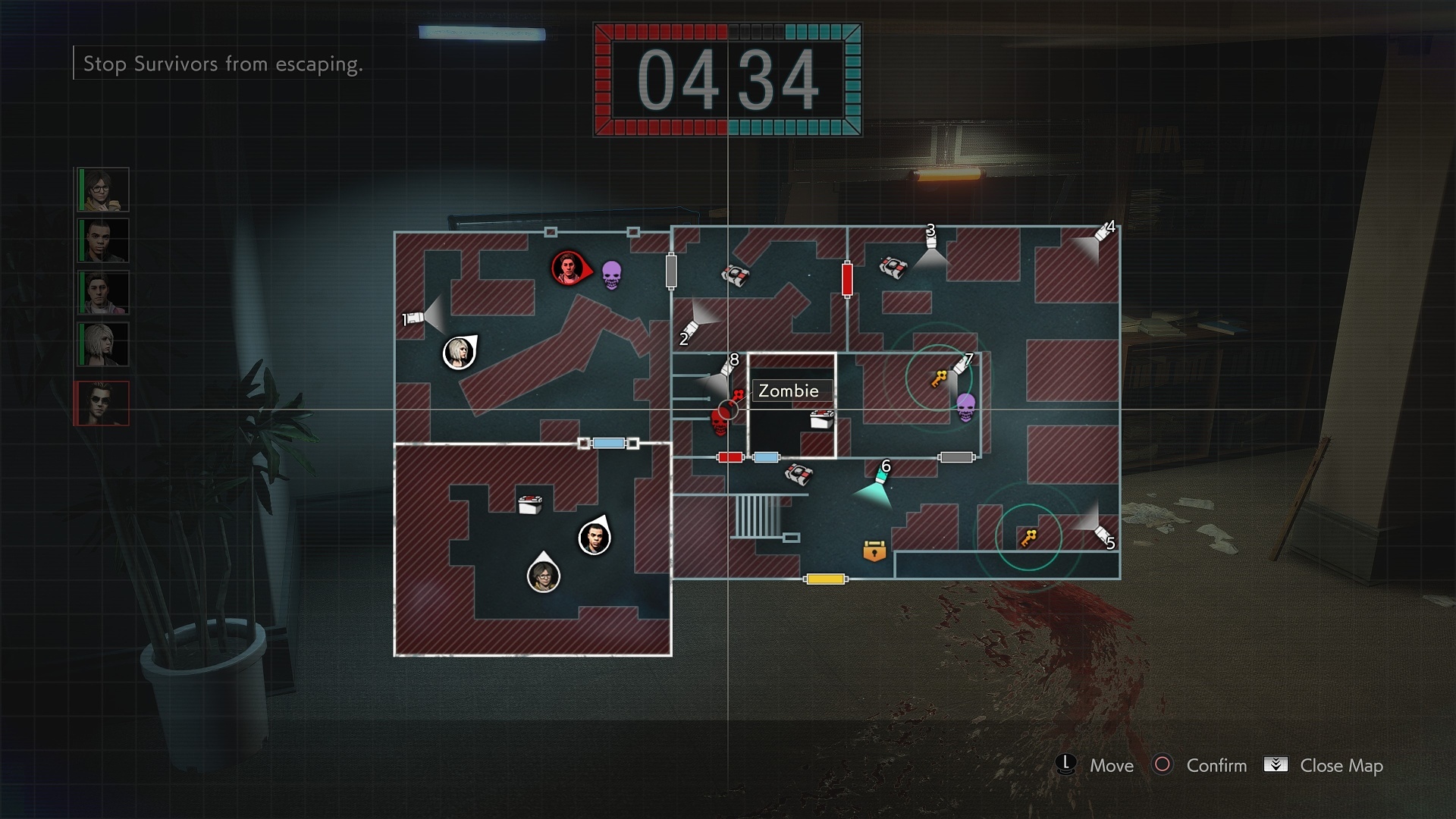The width and height of the screenshot is (1456, 819).
Task: Click the red-framed sunglasses Mastermind portrait
Action: click(x=103, y=403)
